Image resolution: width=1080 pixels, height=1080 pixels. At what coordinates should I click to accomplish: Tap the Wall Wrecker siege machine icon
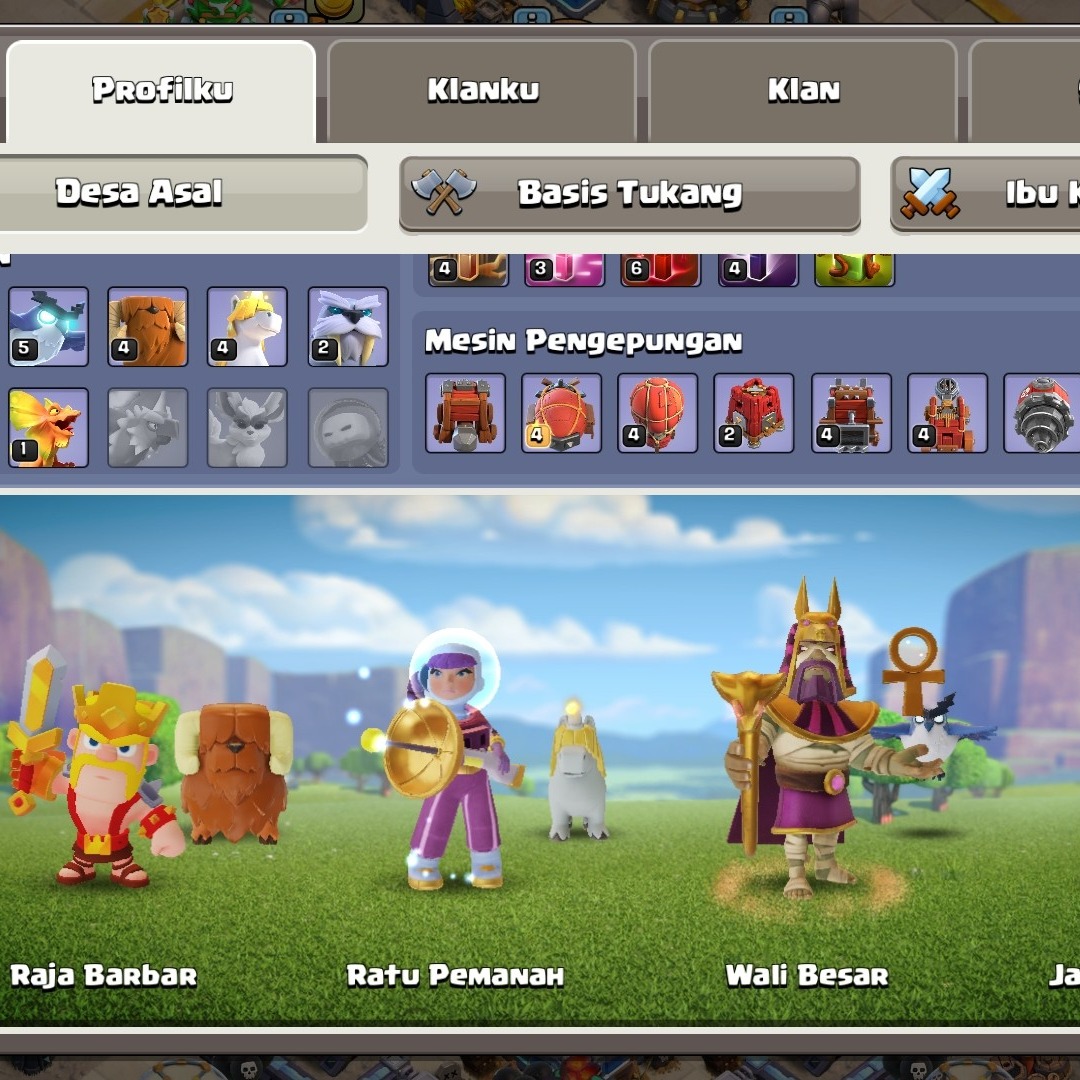coord(465,413)
